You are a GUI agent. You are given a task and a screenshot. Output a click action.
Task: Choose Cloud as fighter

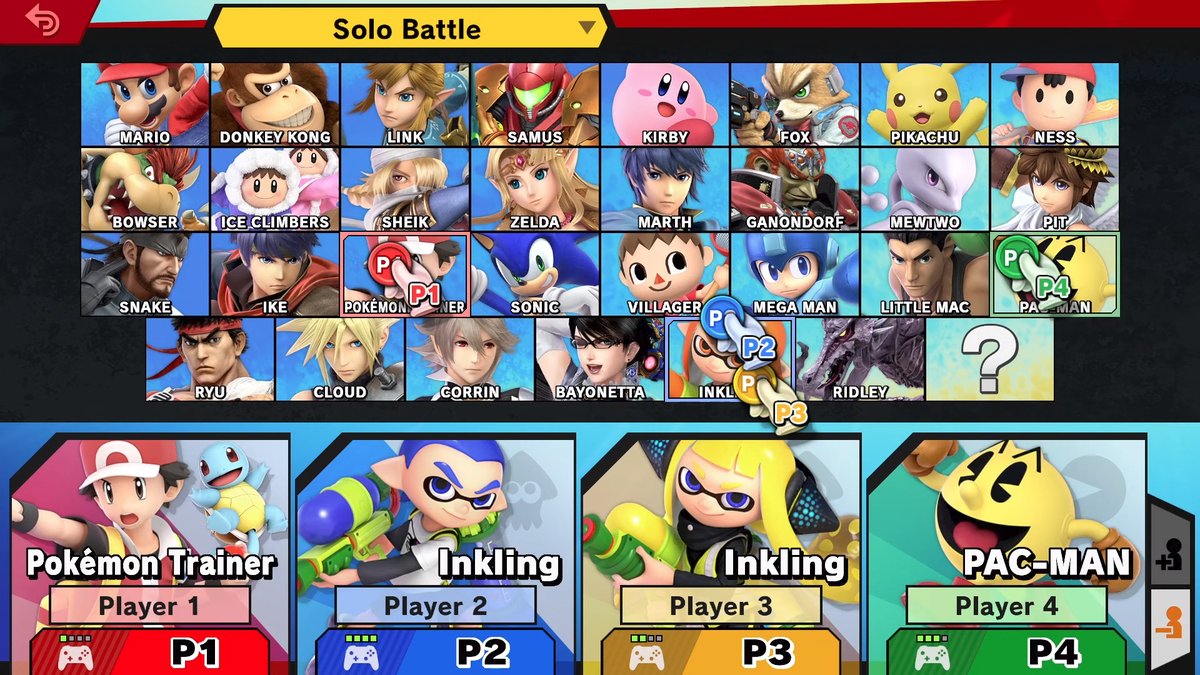click(x=340, y=359)
